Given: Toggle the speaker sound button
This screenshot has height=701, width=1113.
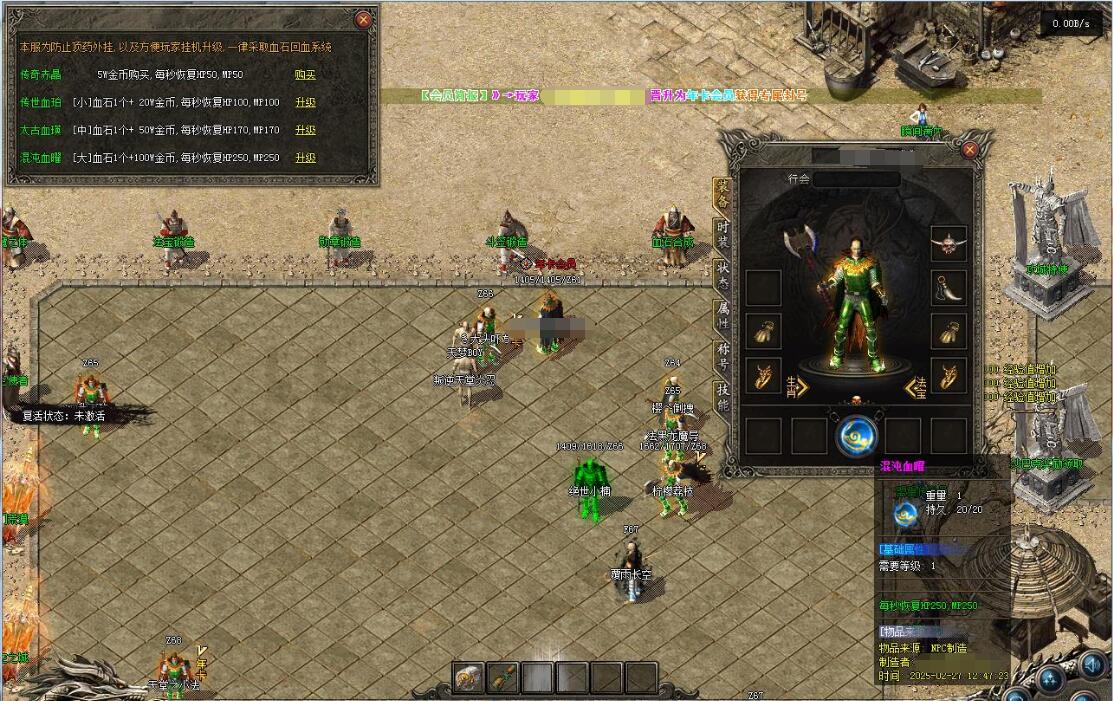Looking at the screenshot, I should pos(1092,665).
